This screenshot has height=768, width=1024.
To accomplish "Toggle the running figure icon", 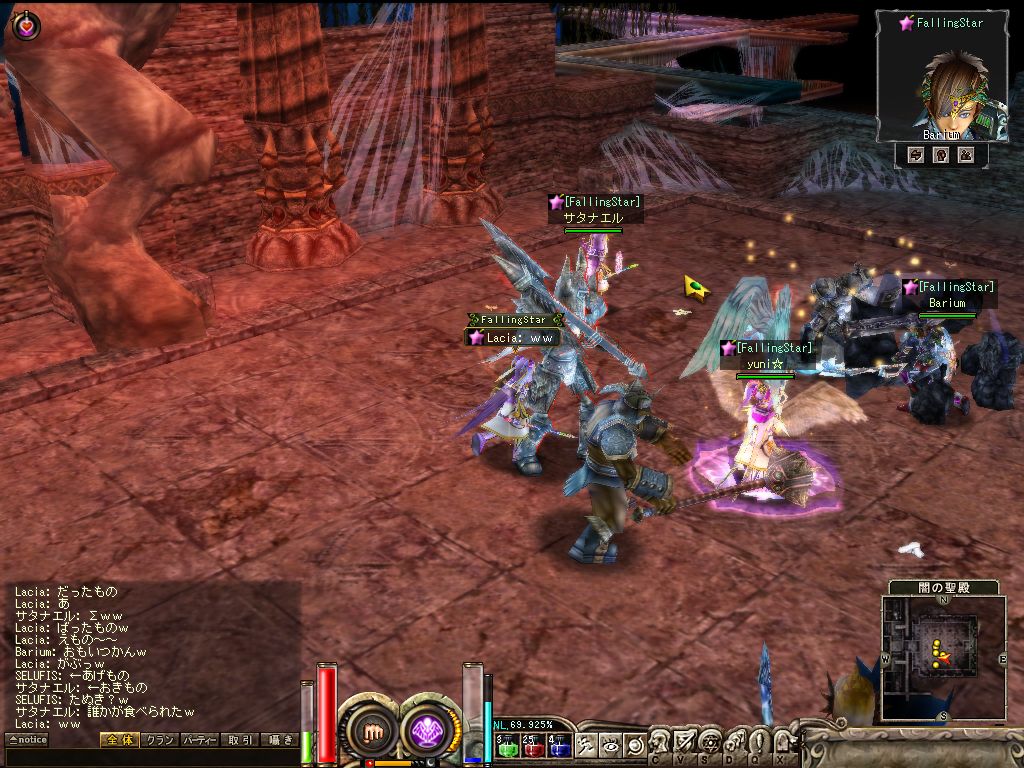I will click(586, 745).
